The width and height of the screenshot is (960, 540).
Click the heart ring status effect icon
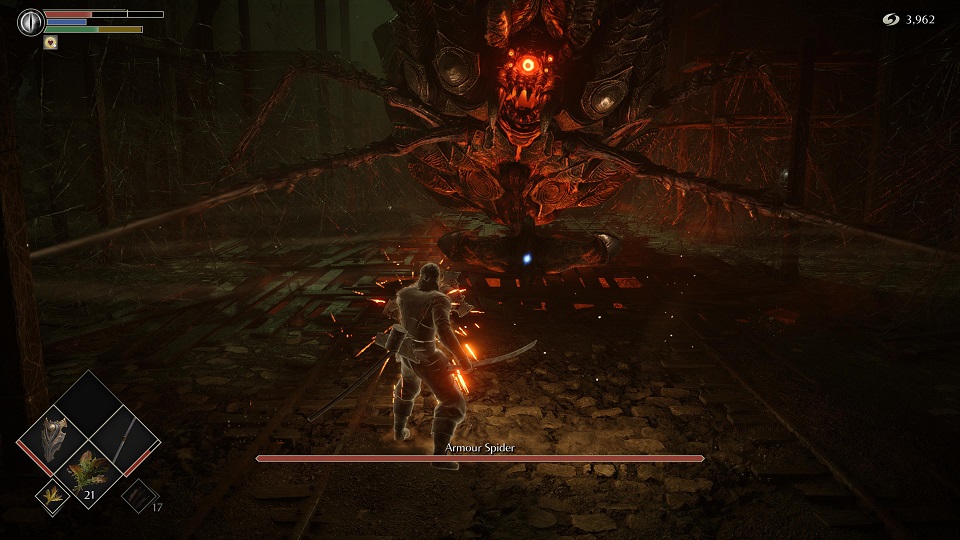pyautogui.click(x=50, y=43)
